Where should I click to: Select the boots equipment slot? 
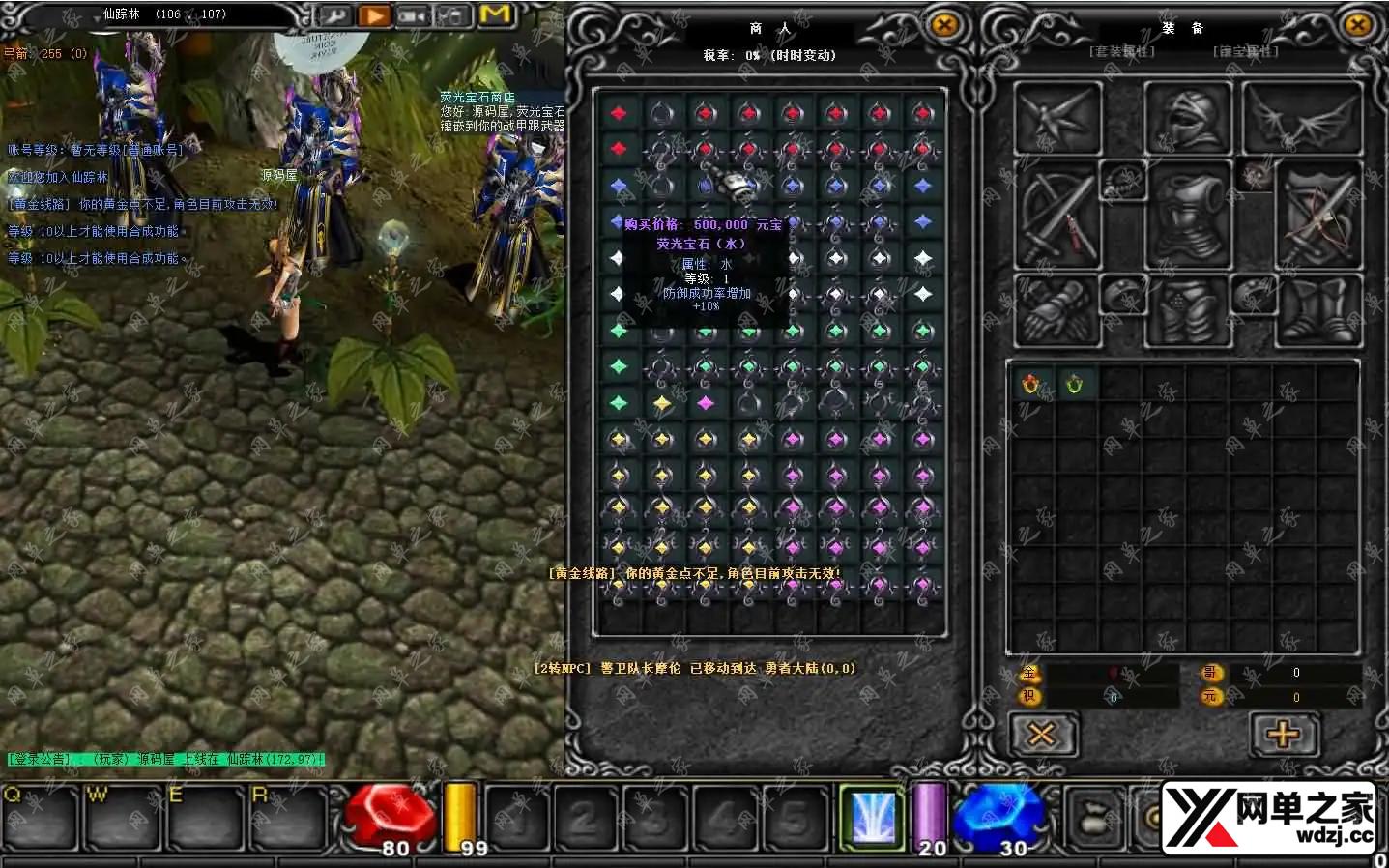1318,310
